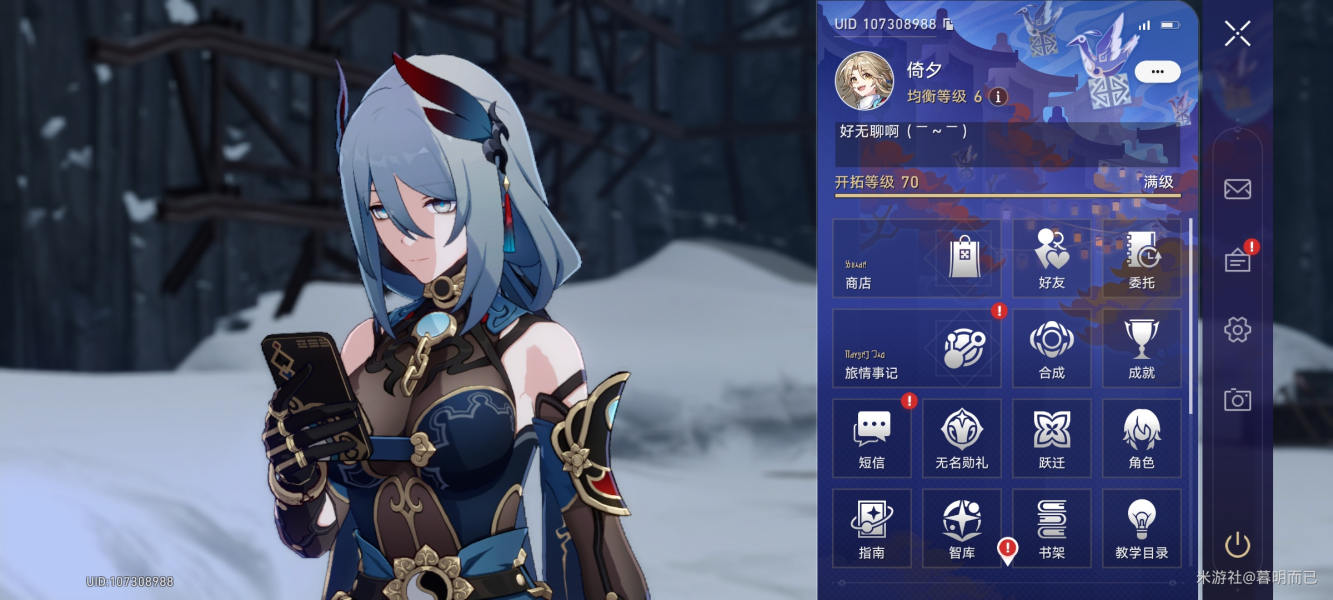1333x600 pixels.
Task: Open 短信 messages
Action: click(871, 438)
